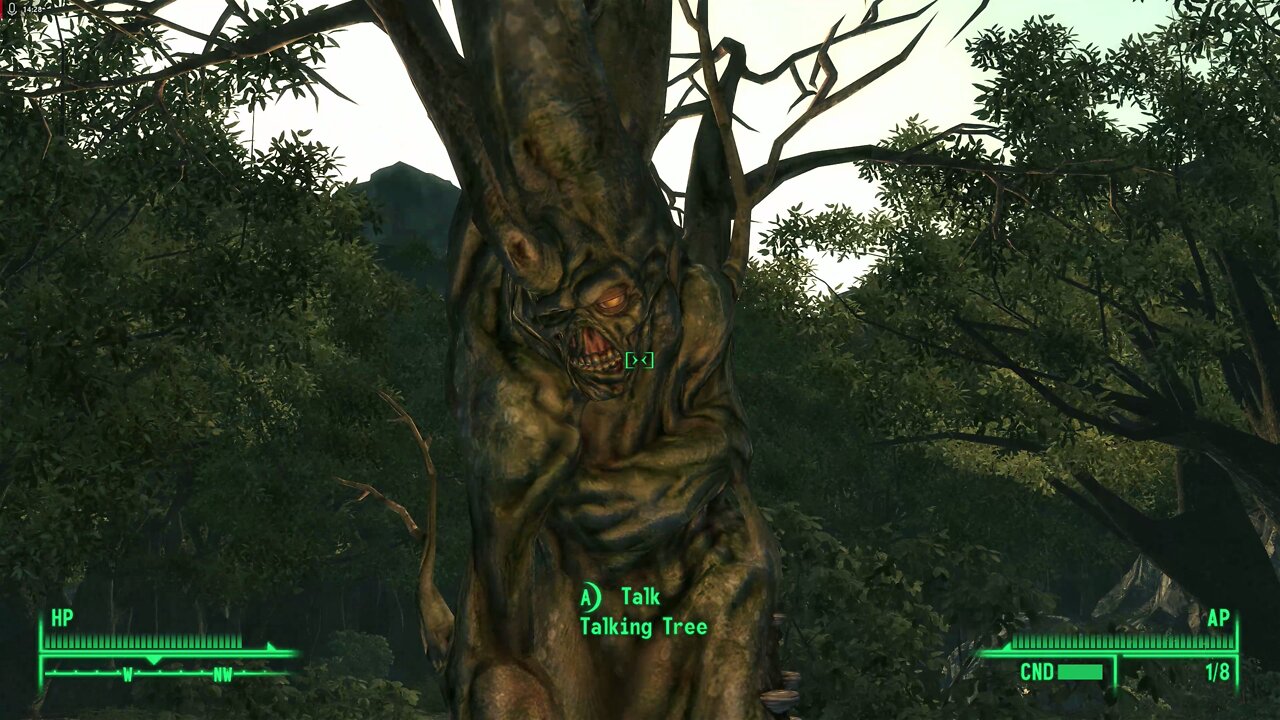This screenshot has width=1280, height=720.
Task: Click the ammo counter showing 1/8
Action: pyautogui.click(x=1218, y=671)
